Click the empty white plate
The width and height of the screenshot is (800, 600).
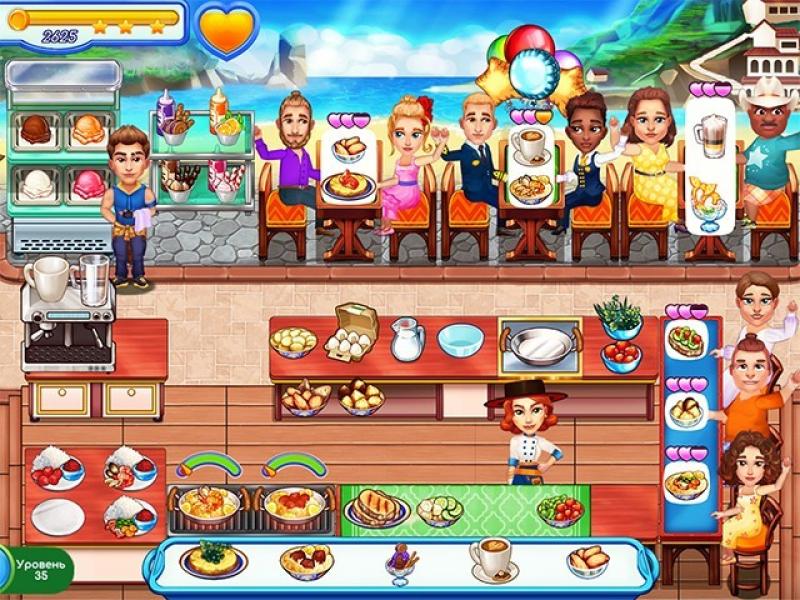tap(58, 516)
